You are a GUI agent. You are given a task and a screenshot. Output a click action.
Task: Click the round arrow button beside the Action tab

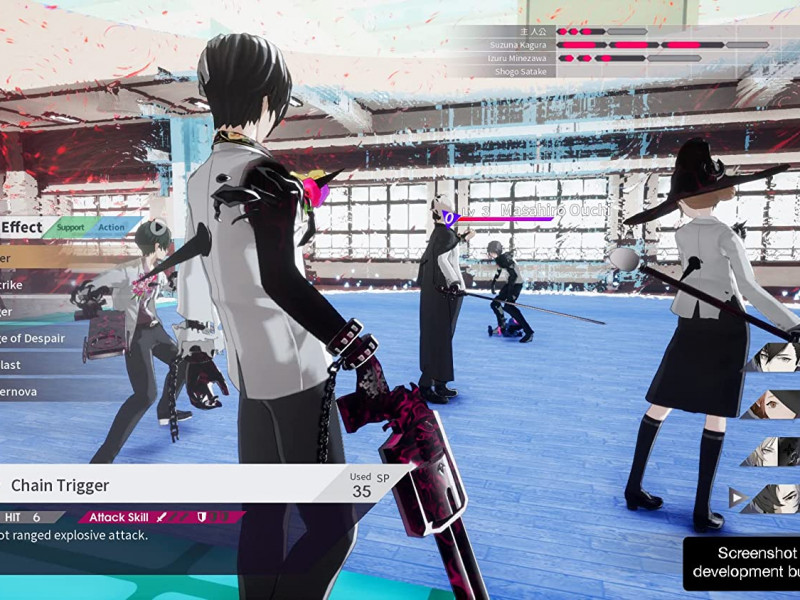click(157, 227)
